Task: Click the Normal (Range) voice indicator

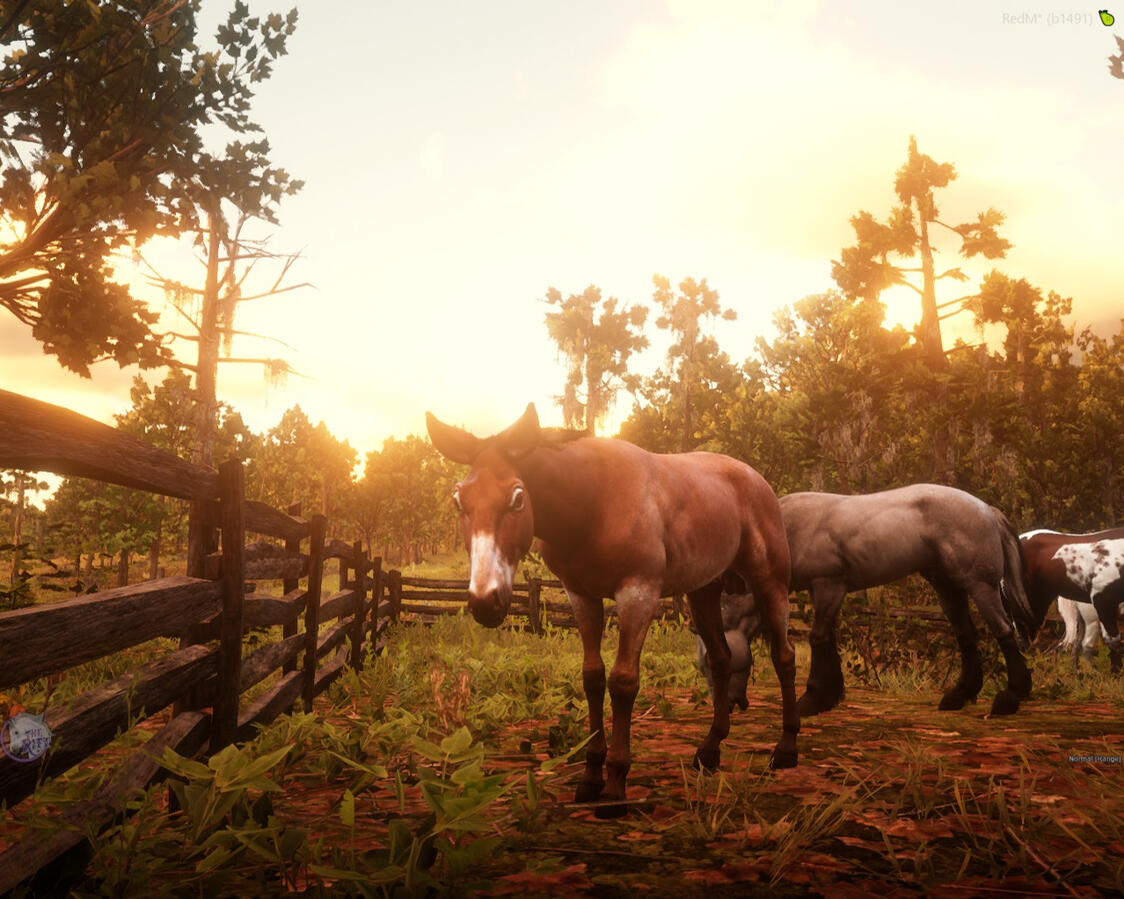Action: [x=1094, y=759]
